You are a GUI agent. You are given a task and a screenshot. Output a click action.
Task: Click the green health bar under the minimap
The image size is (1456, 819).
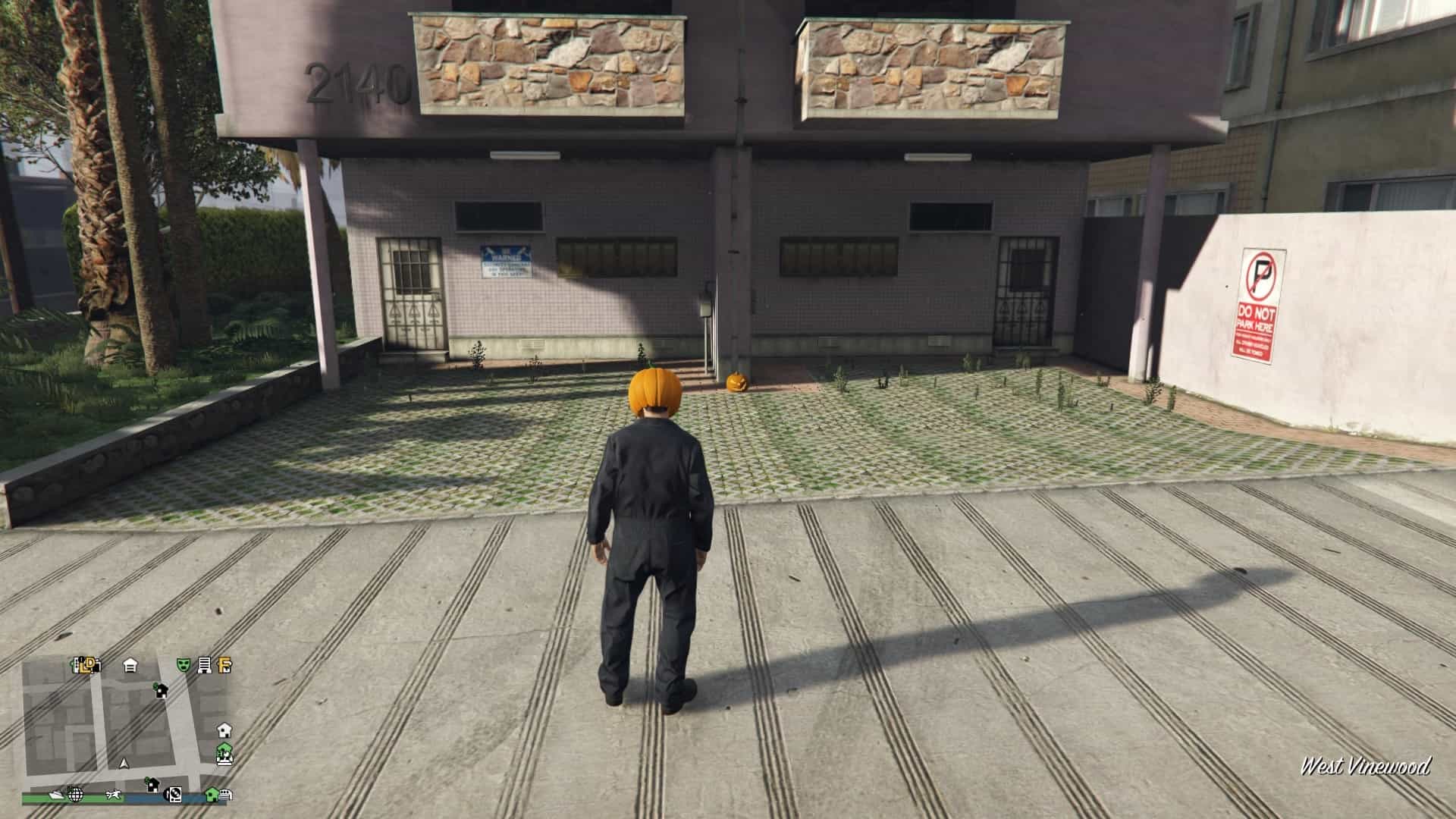95,799
